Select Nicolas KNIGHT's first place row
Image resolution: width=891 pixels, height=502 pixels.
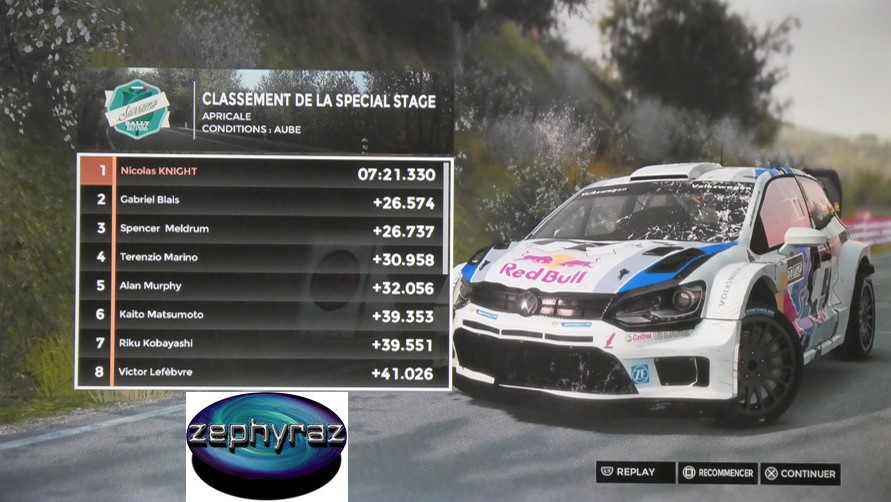pos(264,172)
